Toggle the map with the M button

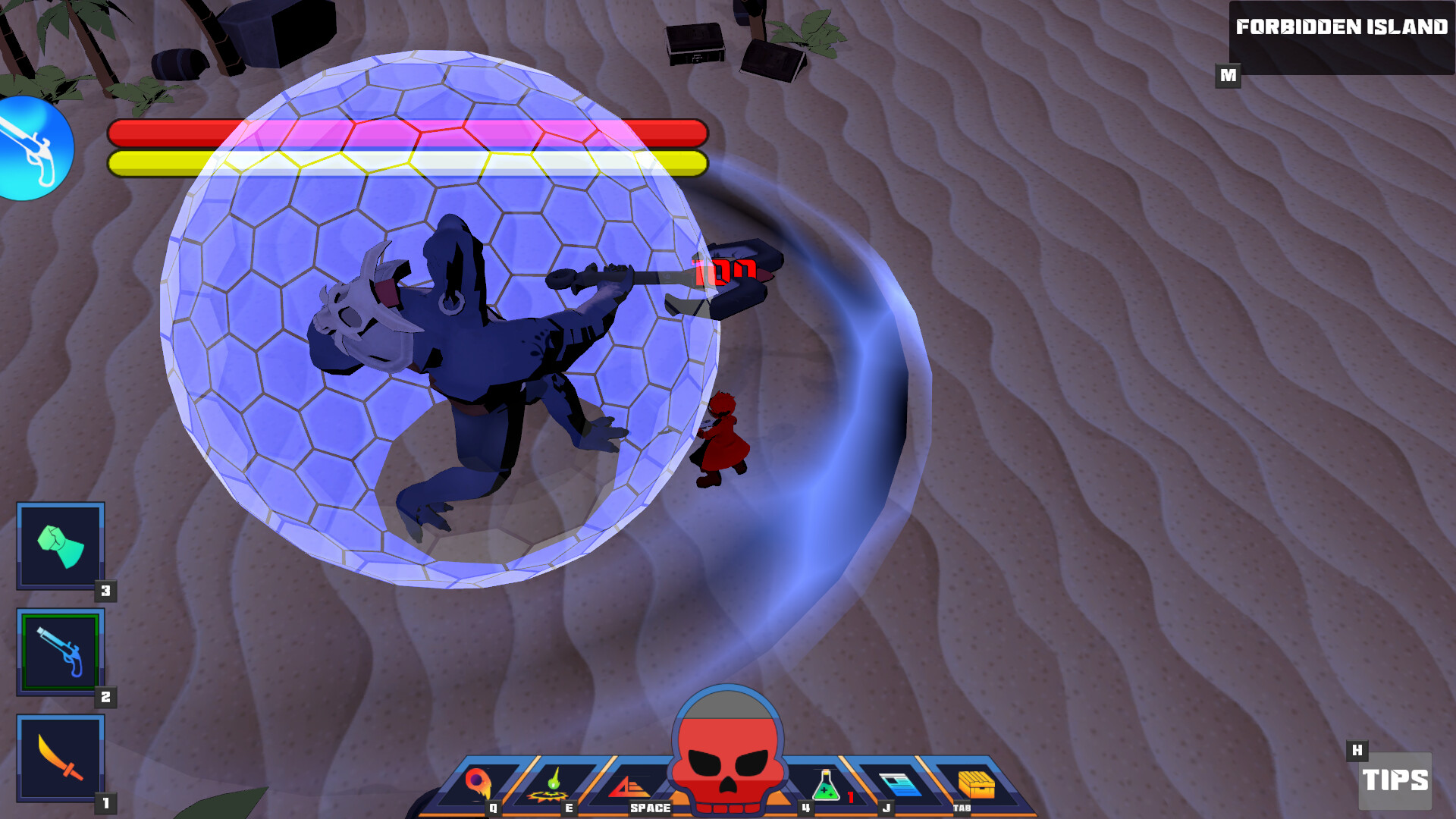1229,75
